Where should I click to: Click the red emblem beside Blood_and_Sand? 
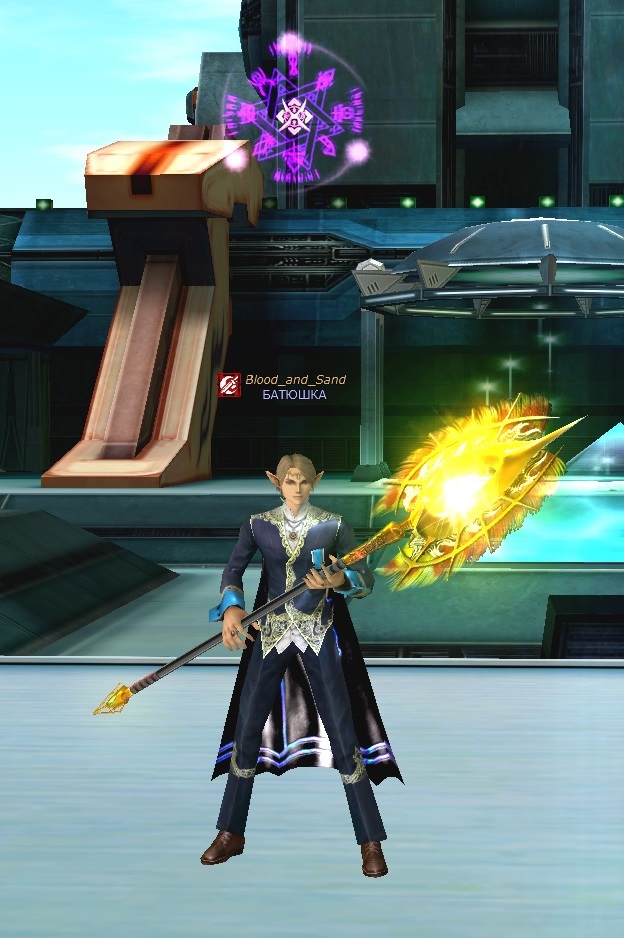pyautogui.click(x=229, y=384)
